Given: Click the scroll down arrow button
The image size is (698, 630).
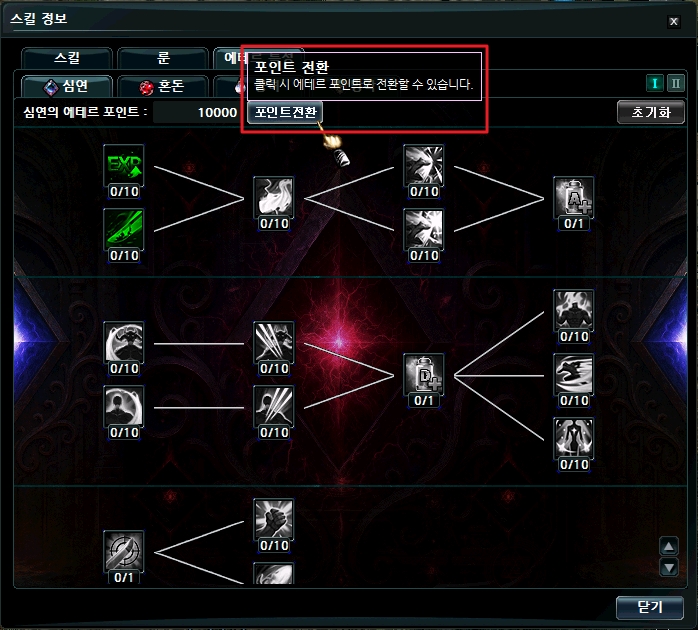Looking at the screenshot, I should pyautogui.click(x=670, y=568).
